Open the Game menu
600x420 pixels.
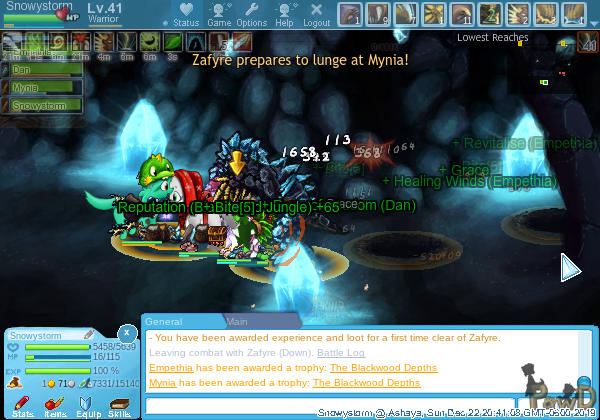(x=219, y=14)
